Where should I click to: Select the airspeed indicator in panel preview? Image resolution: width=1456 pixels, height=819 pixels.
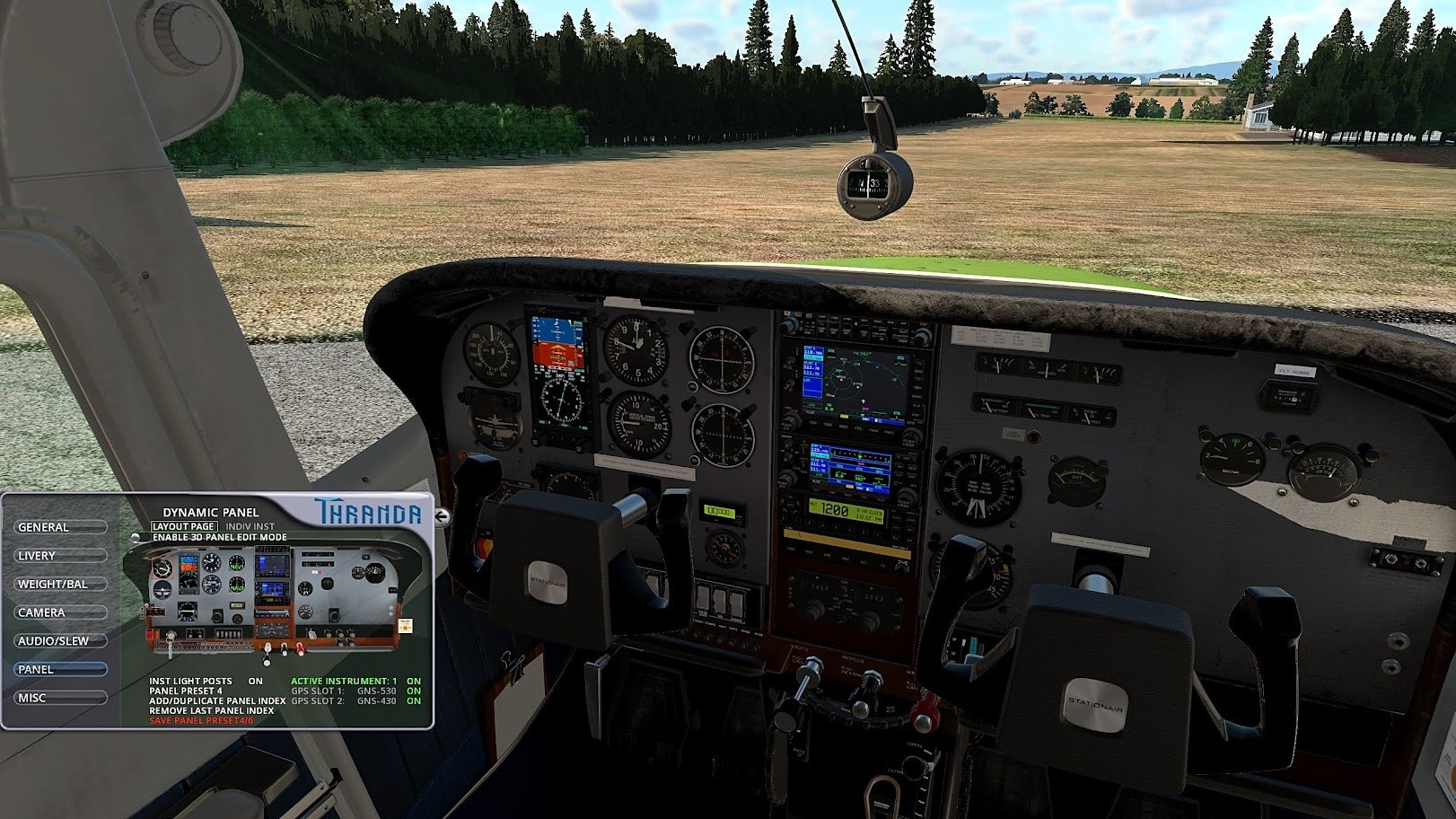[x=162, y=568]
